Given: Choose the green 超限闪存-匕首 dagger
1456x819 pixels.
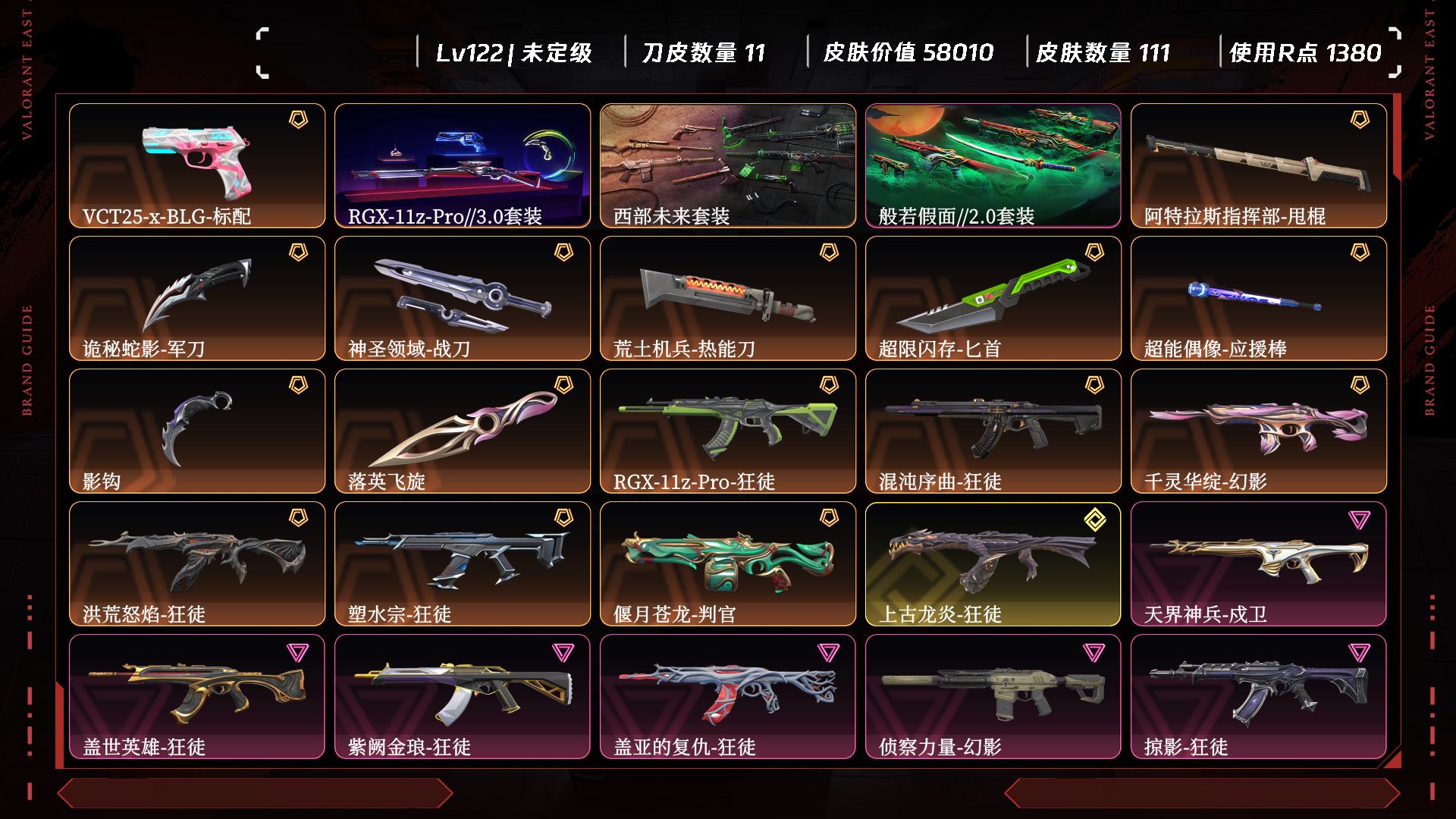Looking at the screenshot, I should pos(993,298).
